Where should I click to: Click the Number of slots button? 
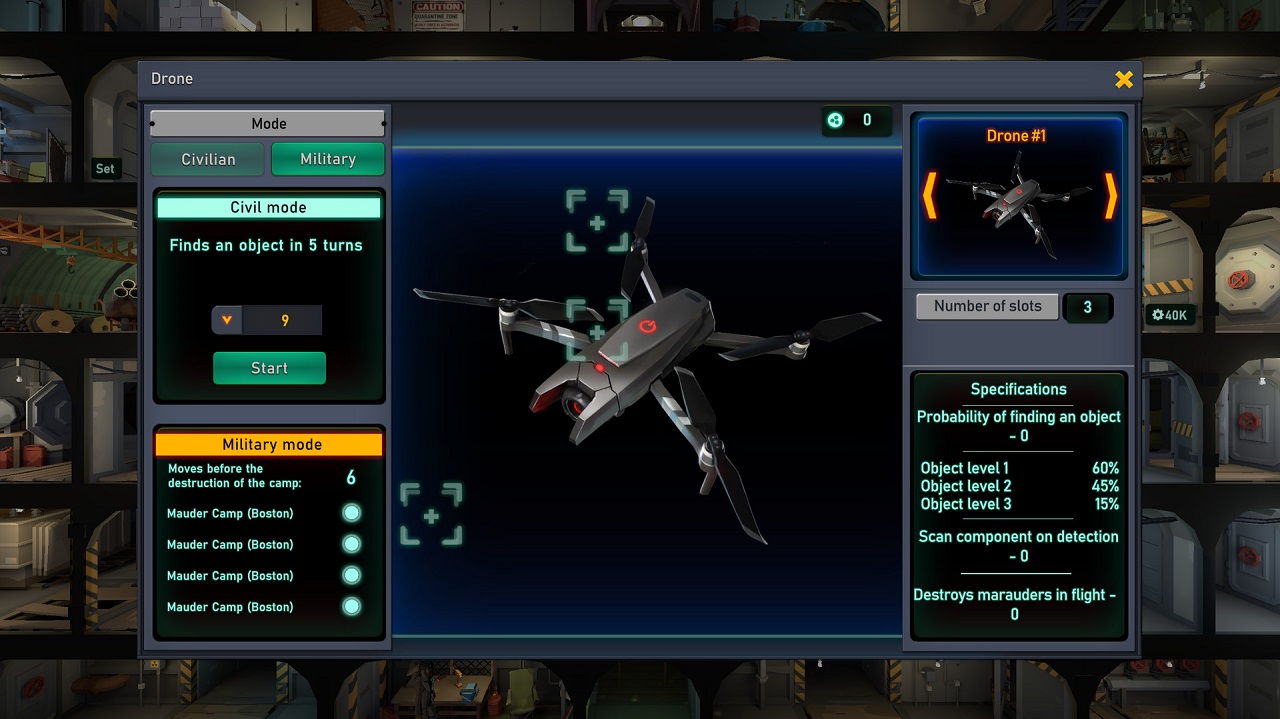987,307
